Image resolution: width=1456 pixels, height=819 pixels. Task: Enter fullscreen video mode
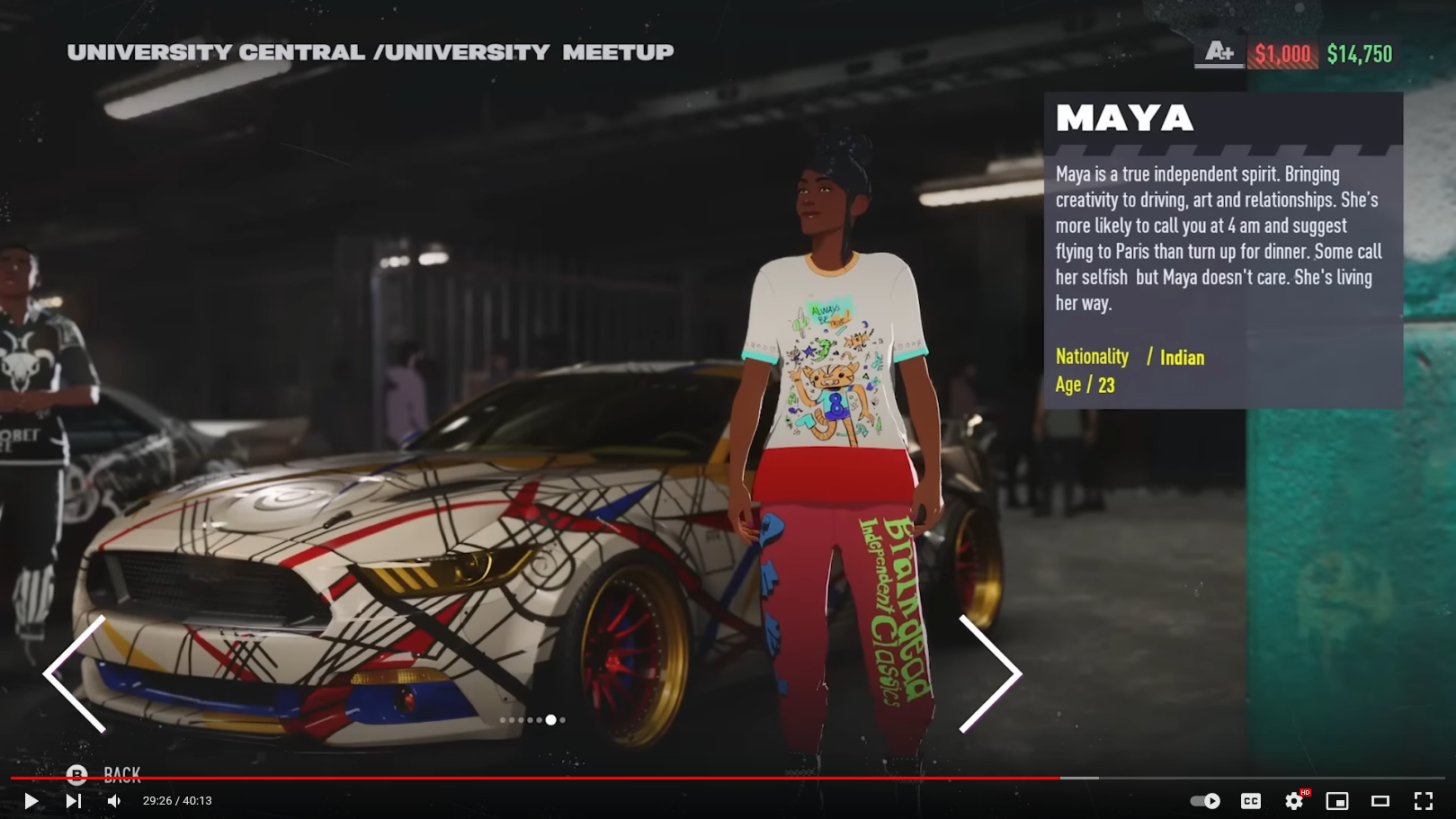pyautogui.click(x=1423, y=801)
